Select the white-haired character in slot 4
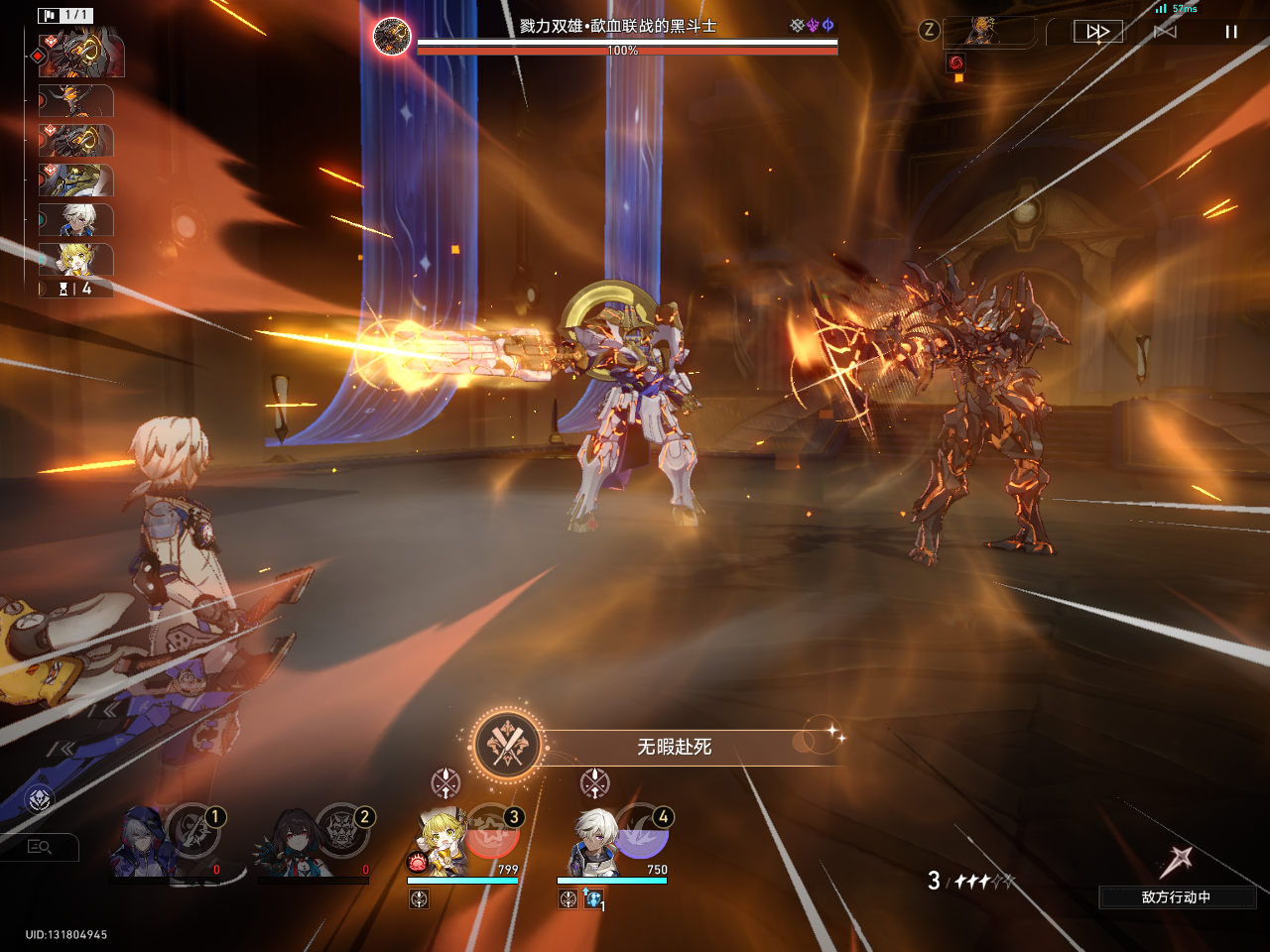Image resolution: width=1270 pixels, height=952 pixels. (593, 843)
